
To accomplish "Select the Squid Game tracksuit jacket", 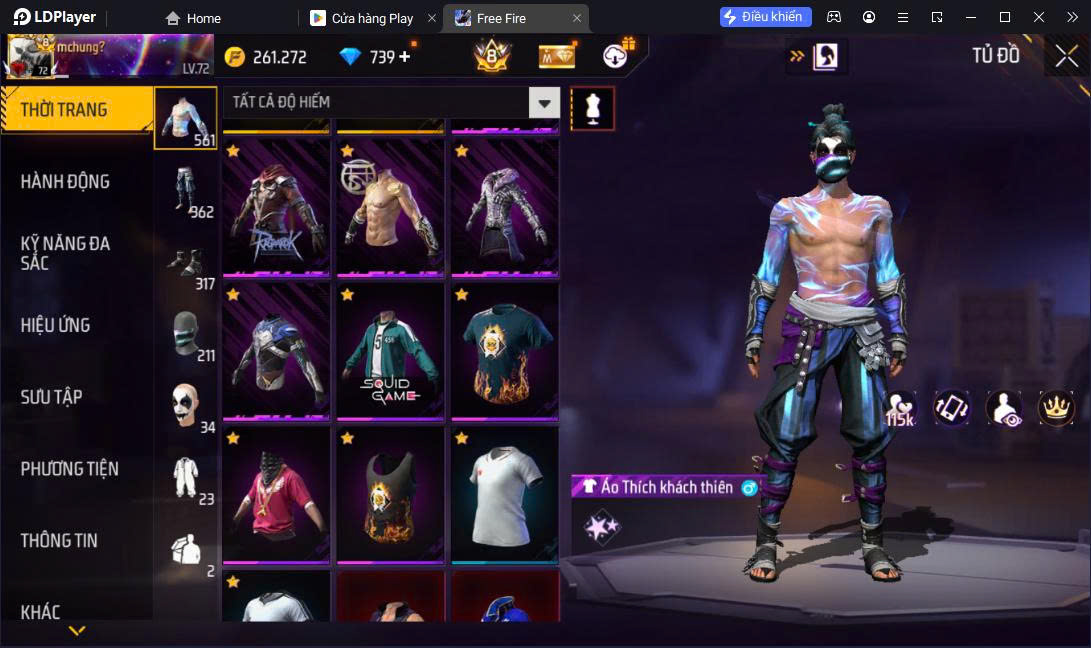I will 390,351.
